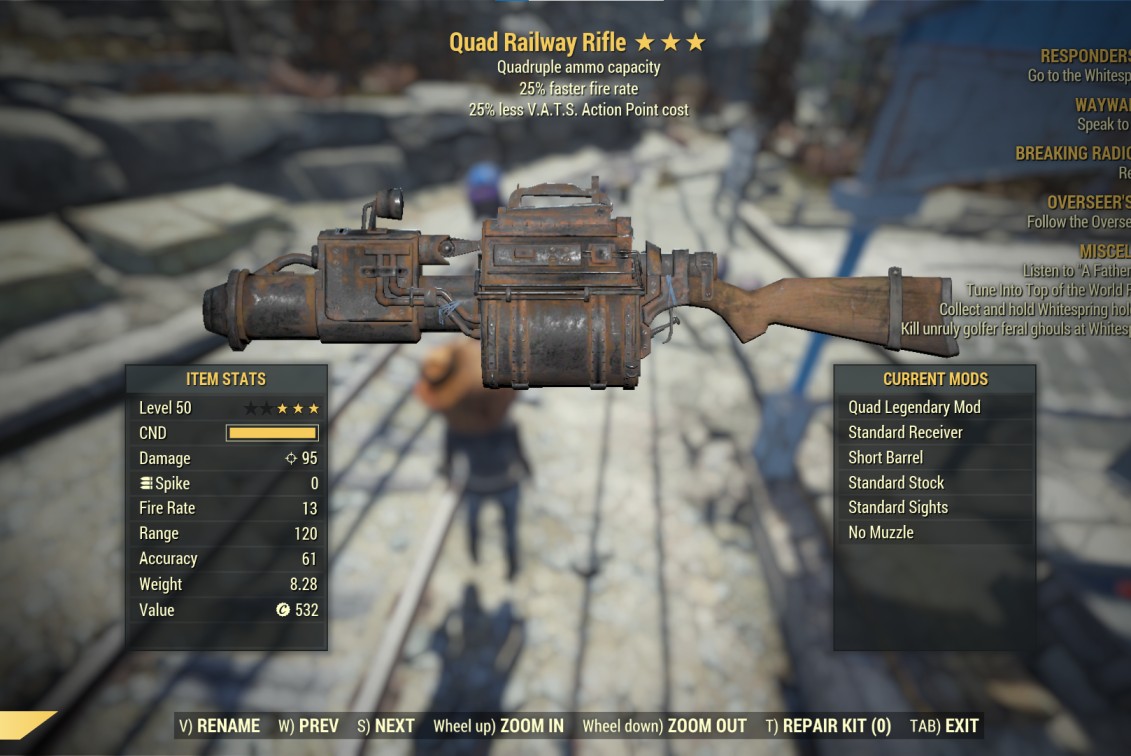Choose the RENAME option in the bottom bar
The width and height of the screenshot is (1131, 756).
(x=219, y=726)
